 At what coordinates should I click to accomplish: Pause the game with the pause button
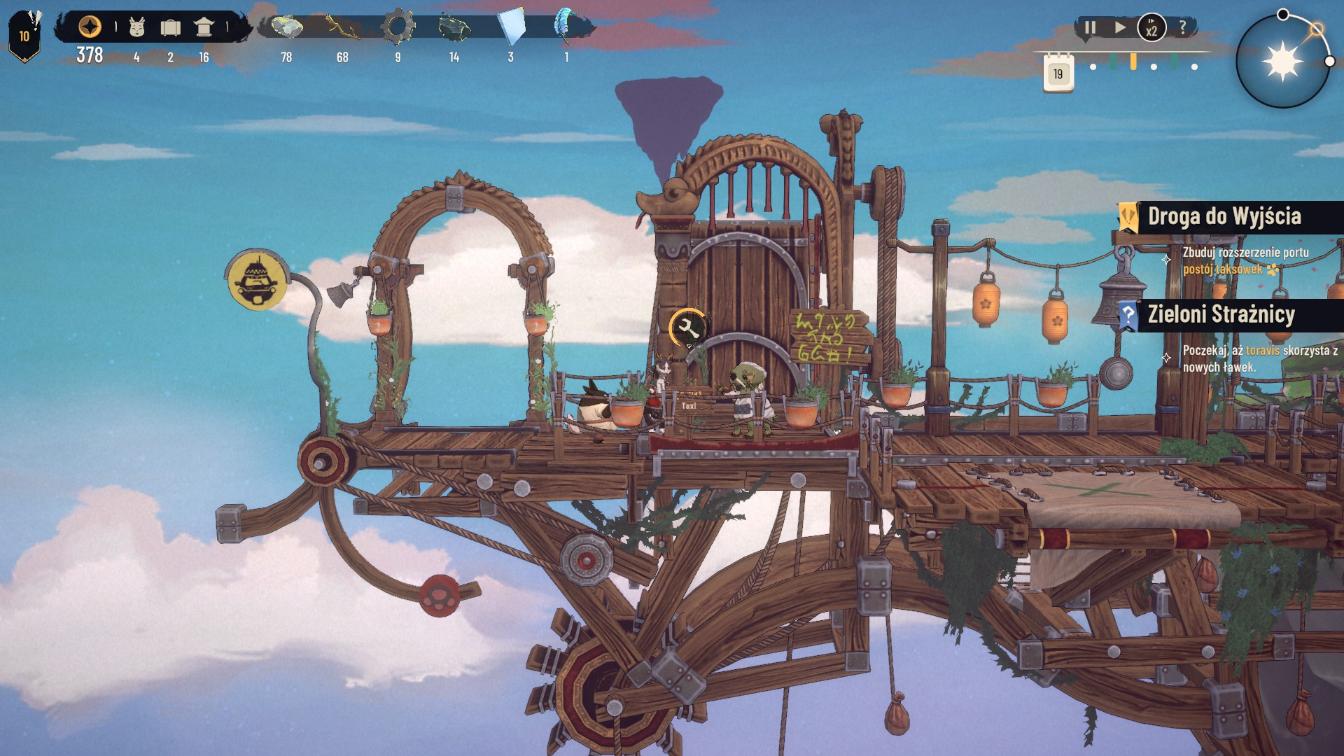[x=1091, y=28]
